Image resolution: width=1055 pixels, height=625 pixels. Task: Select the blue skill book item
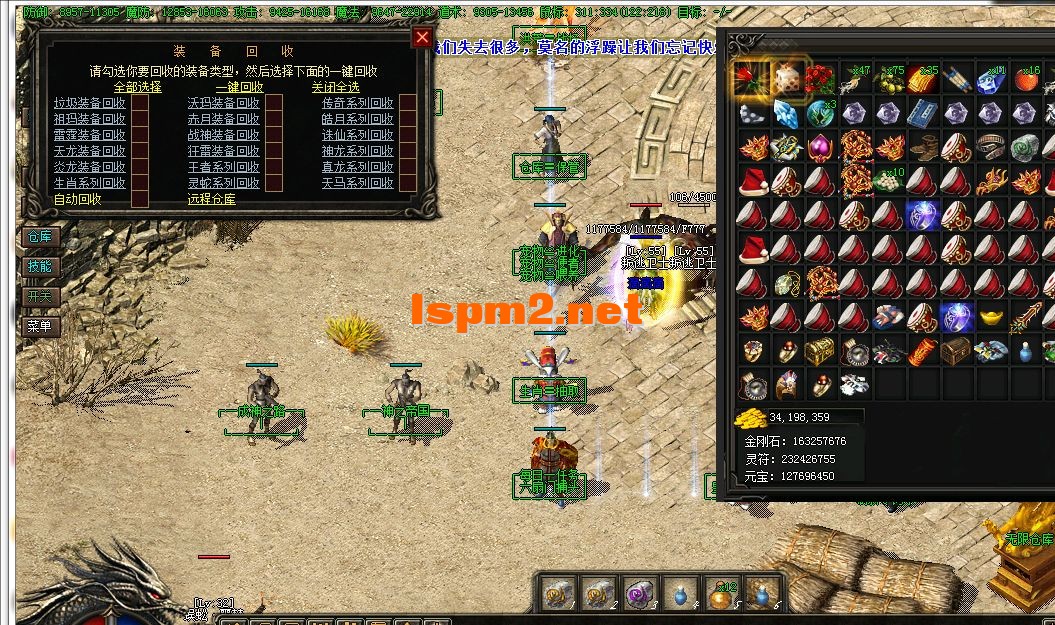(921, 113)
